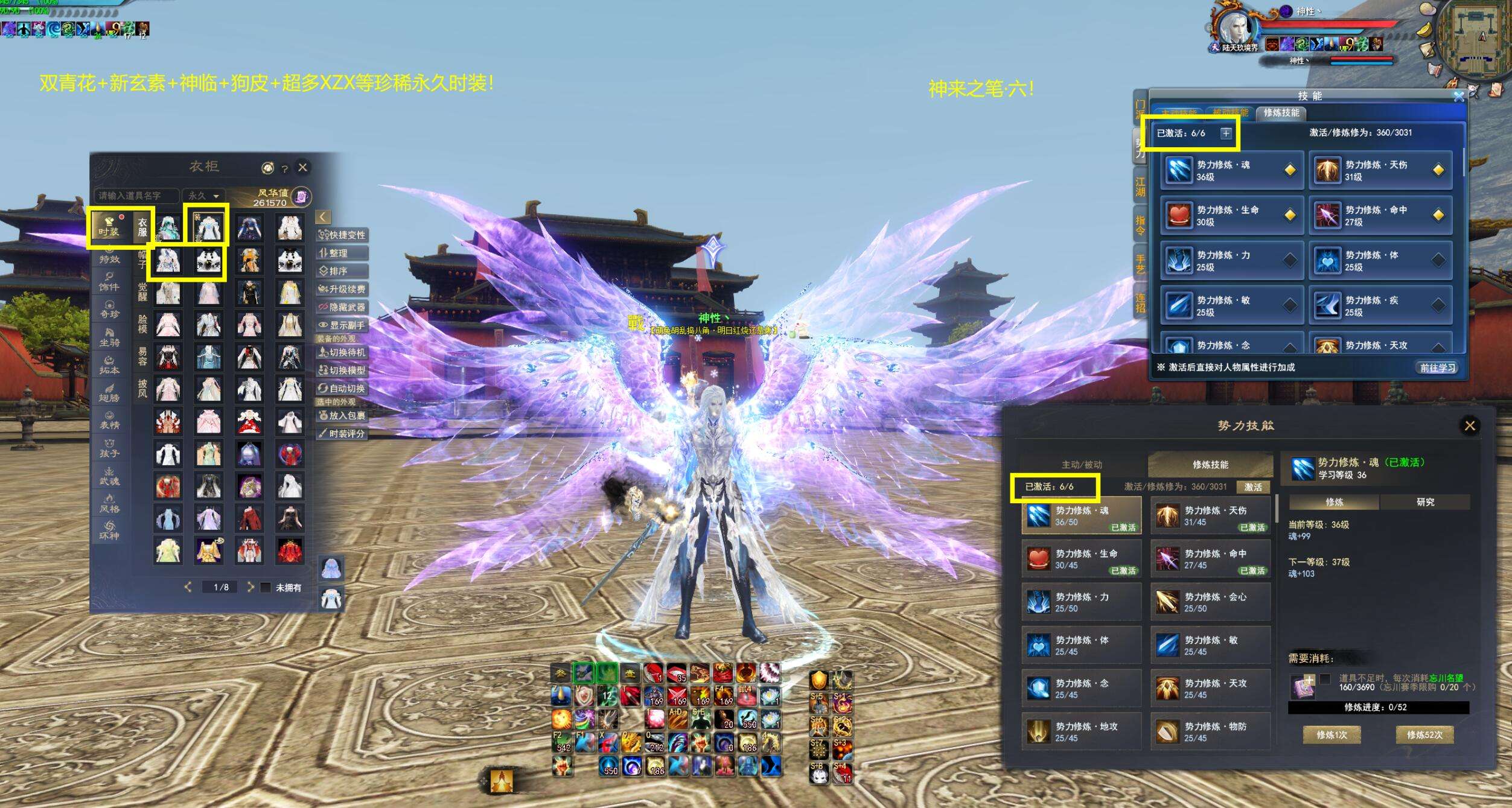Toggle 隐藏武器 to hide the weapon
Screen dimensions: 1512x808
[342, 307]
